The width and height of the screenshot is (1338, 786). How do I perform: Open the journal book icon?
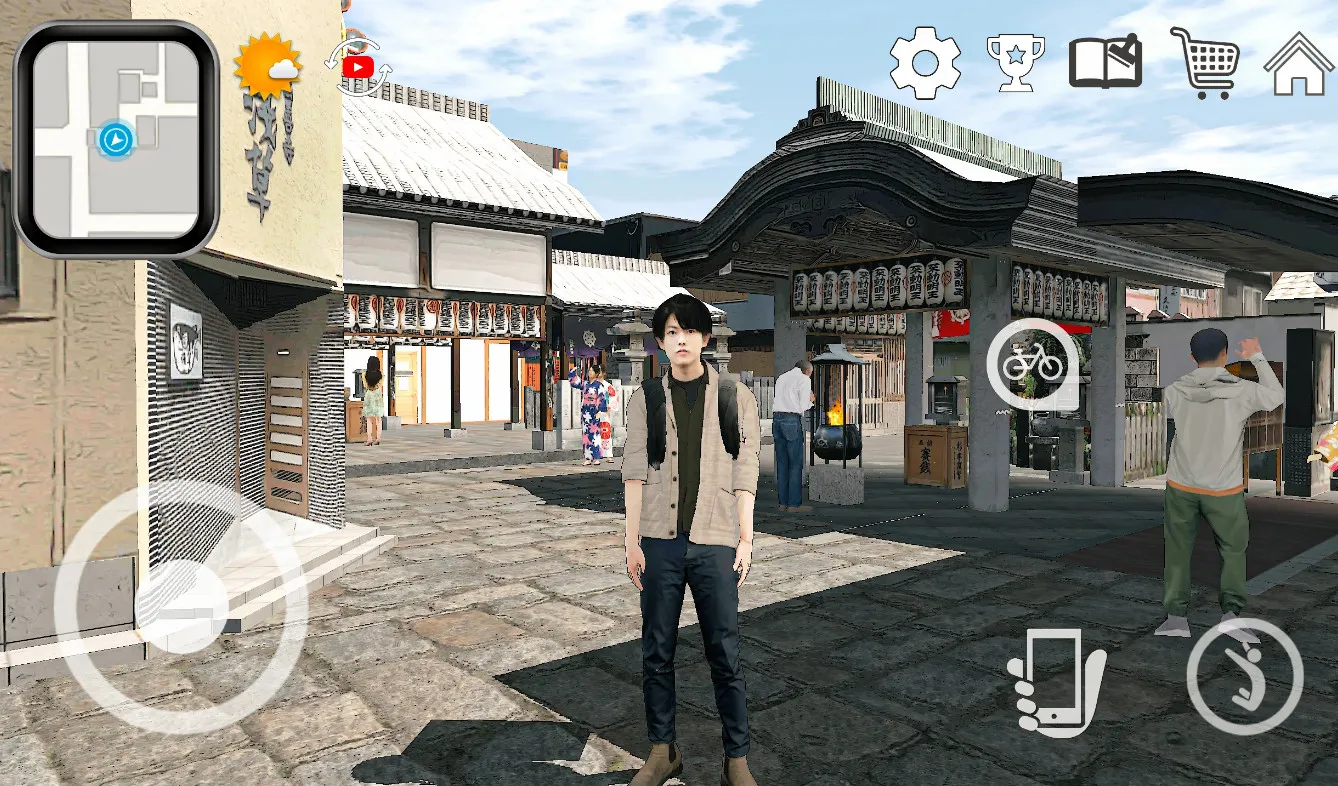point(1106,62)
